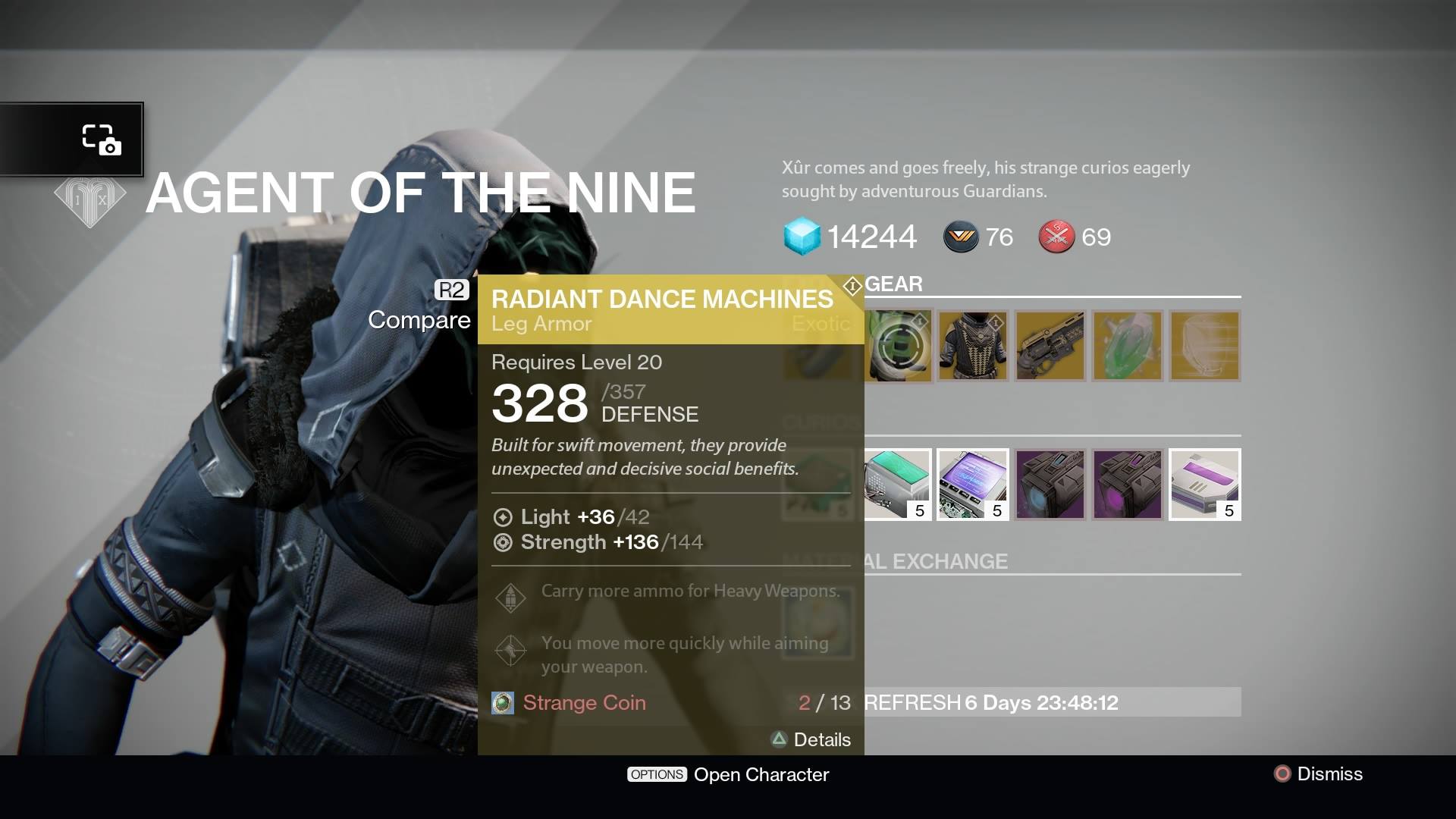Click the green exotic shard icon

[1127, 347]
